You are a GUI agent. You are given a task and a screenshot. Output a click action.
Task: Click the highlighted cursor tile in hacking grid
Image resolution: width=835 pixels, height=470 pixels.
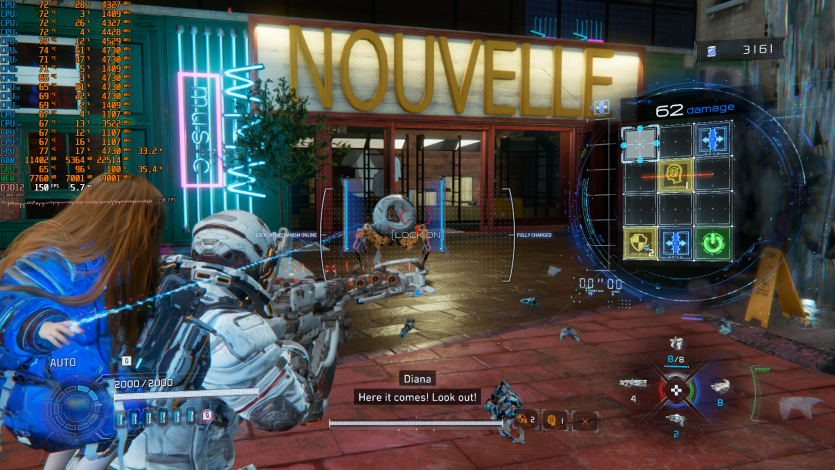click(x=638, y=142)
